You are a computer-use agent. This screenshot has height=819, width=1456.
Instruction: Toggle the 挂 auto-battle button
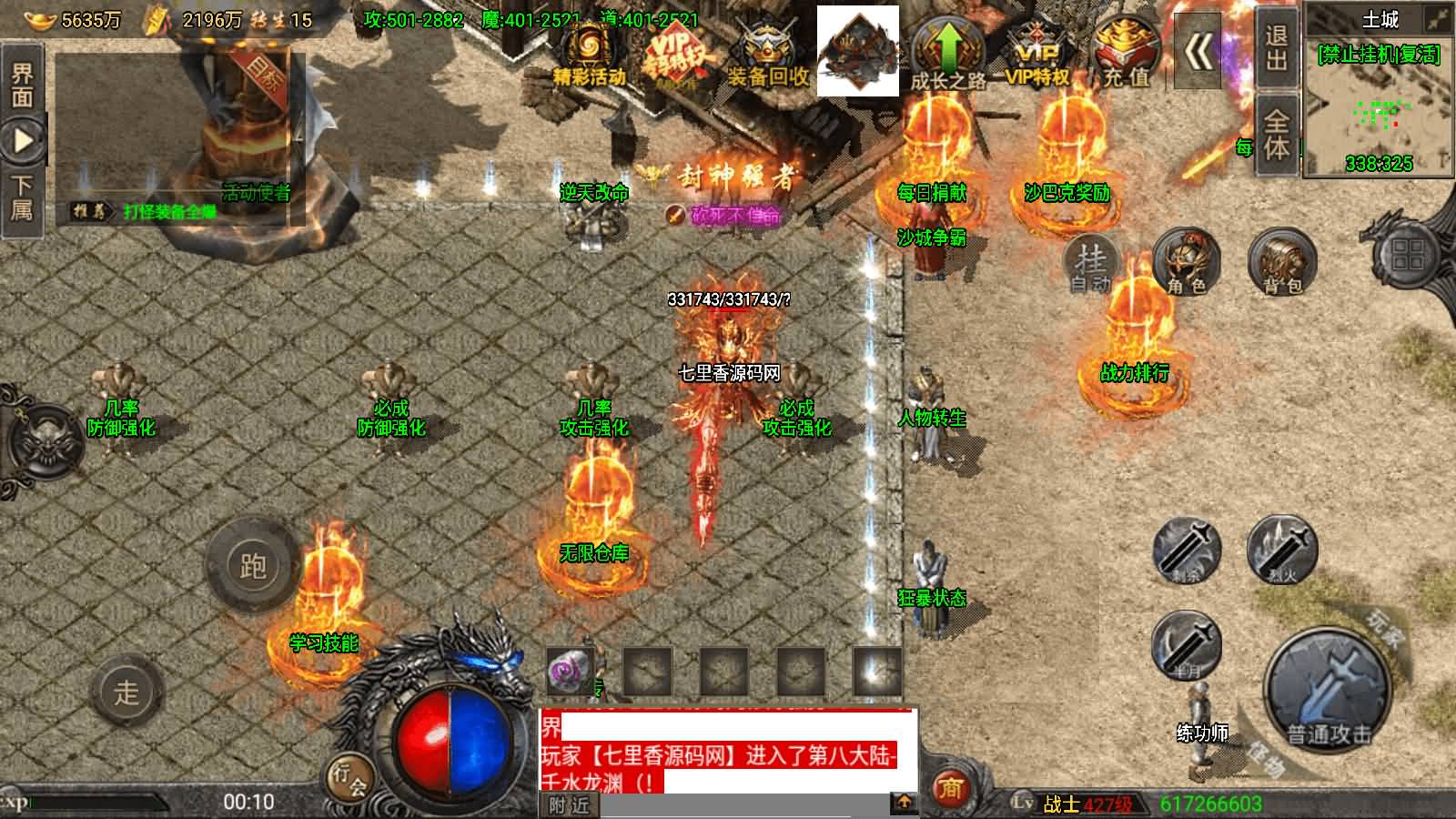point(1091,264)
